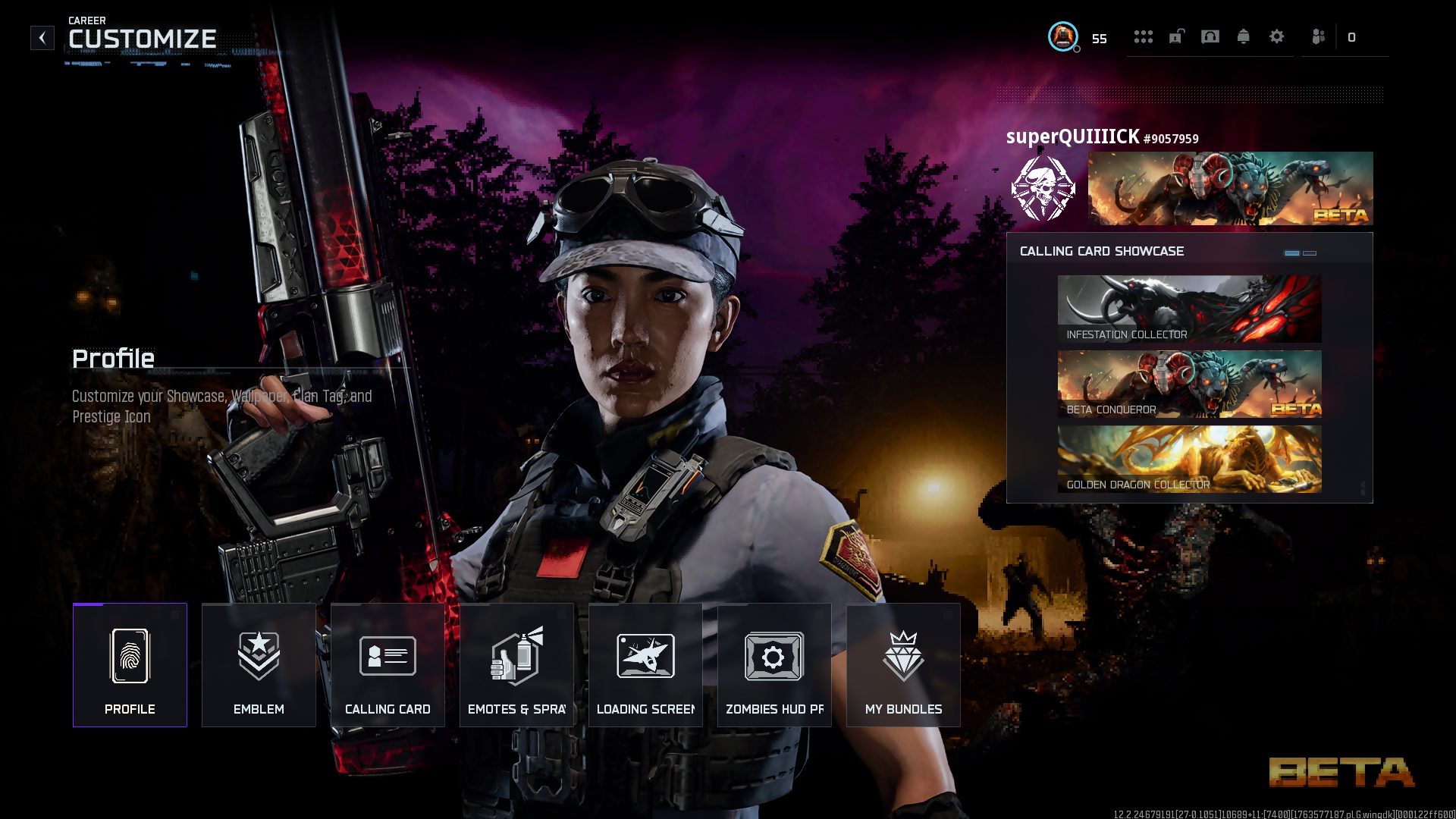The height and width of the screenshot is (819, 1456).
Task: Select the Infestation Collector calling card
Action: coord(1189,309)
